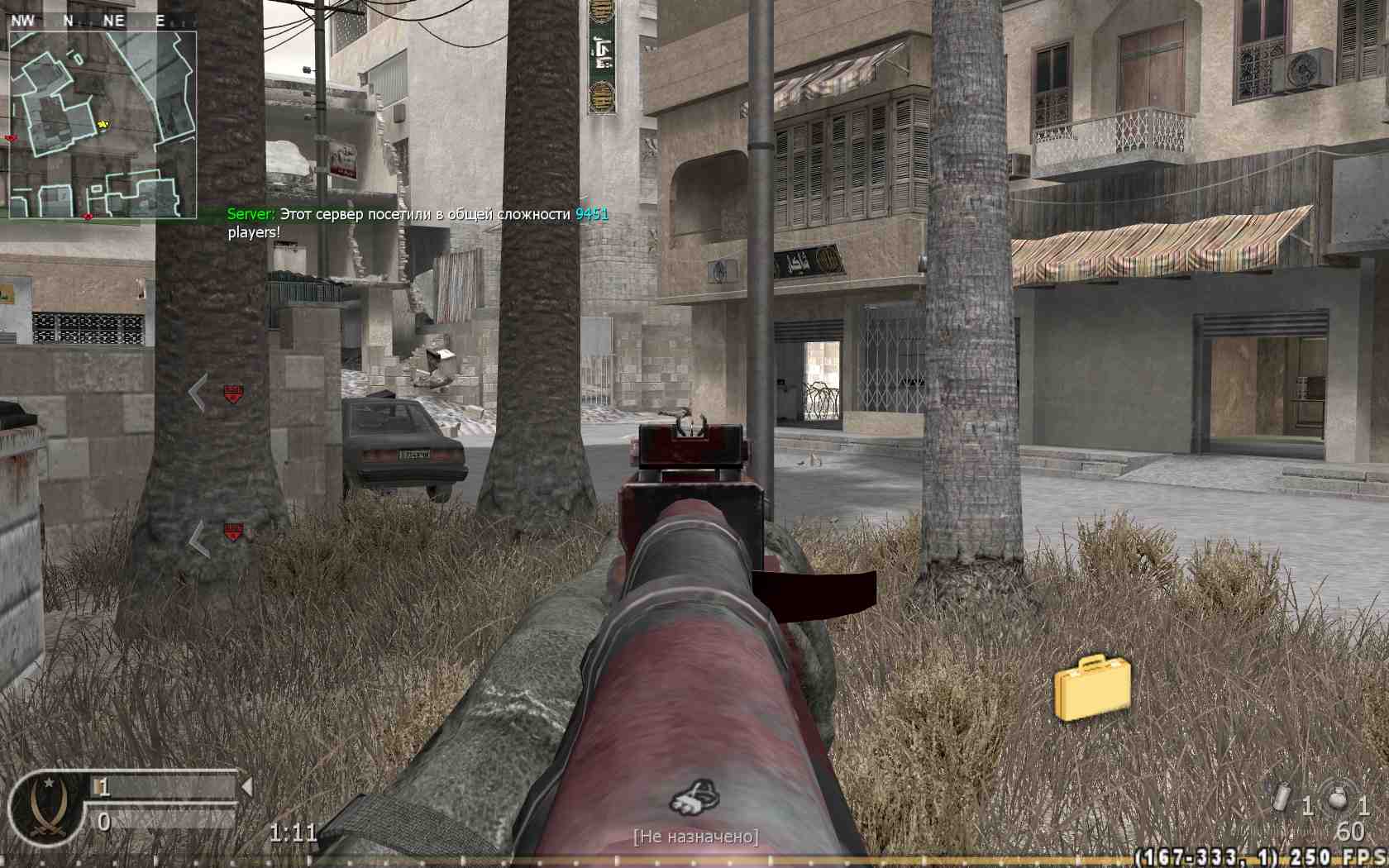Select the yellow briefcase pickup icon
Viewport: 1389px width, 868px height.
click(x=1093, y=691)
